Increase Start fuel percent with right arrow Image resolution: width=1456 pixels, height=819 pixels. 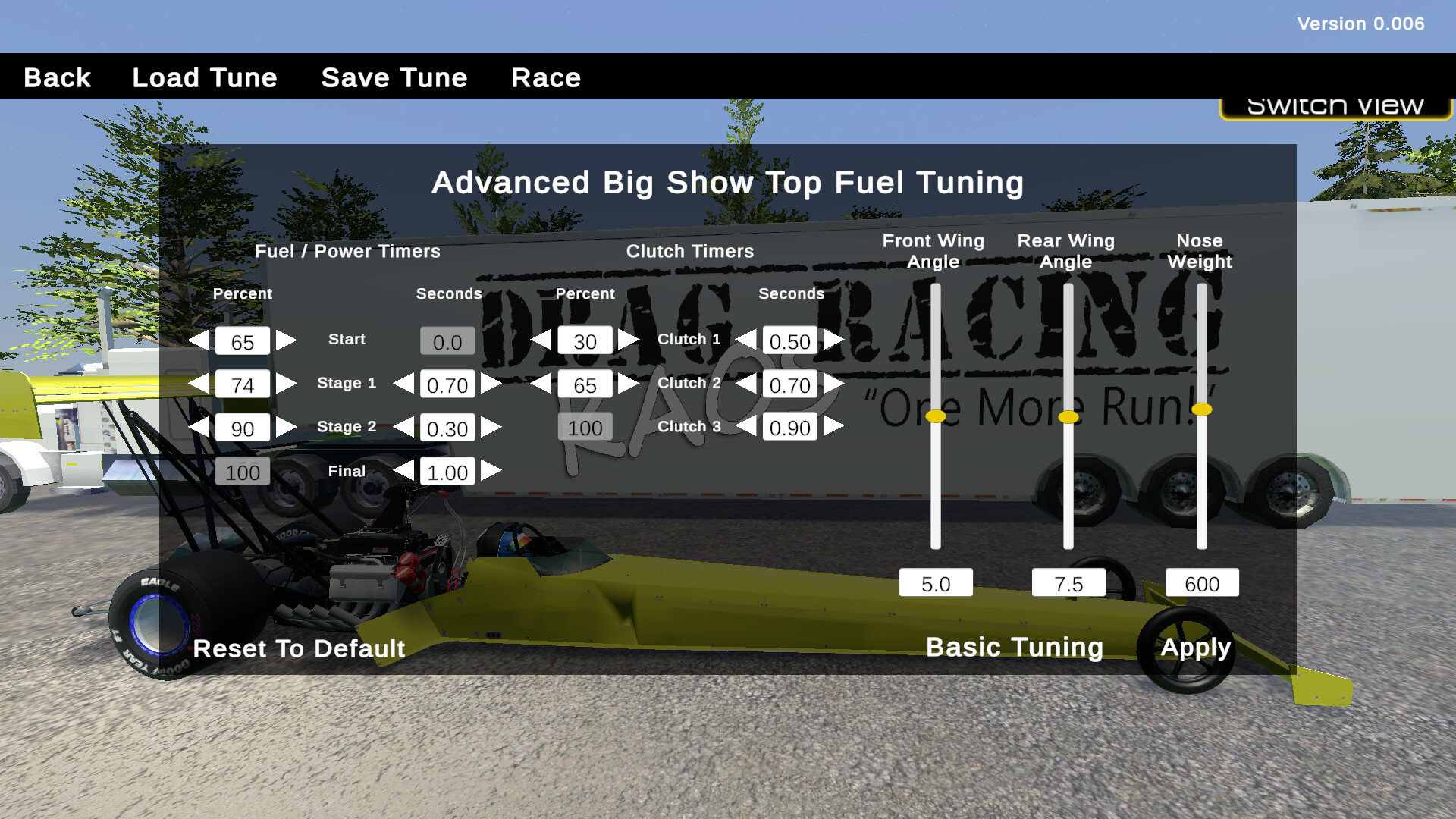point(287,341)
